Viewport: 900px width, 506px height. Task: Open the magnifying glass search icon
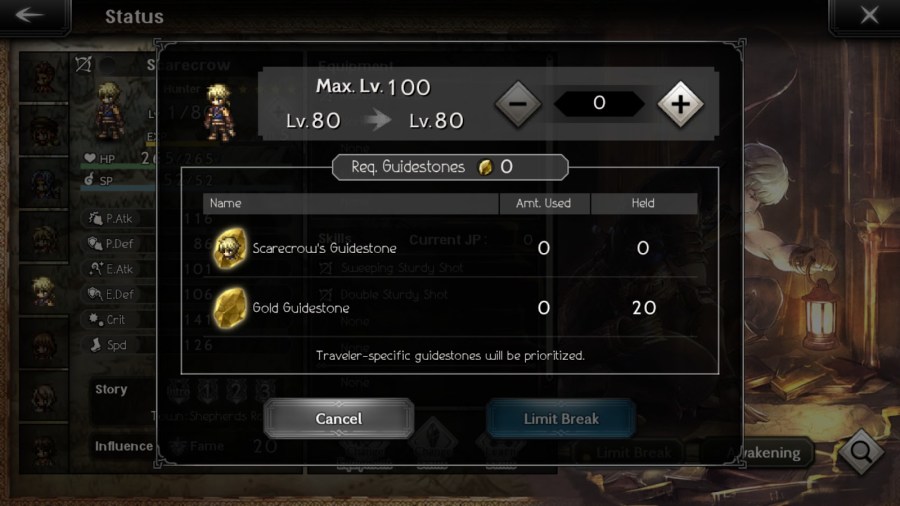coord(860,452)
